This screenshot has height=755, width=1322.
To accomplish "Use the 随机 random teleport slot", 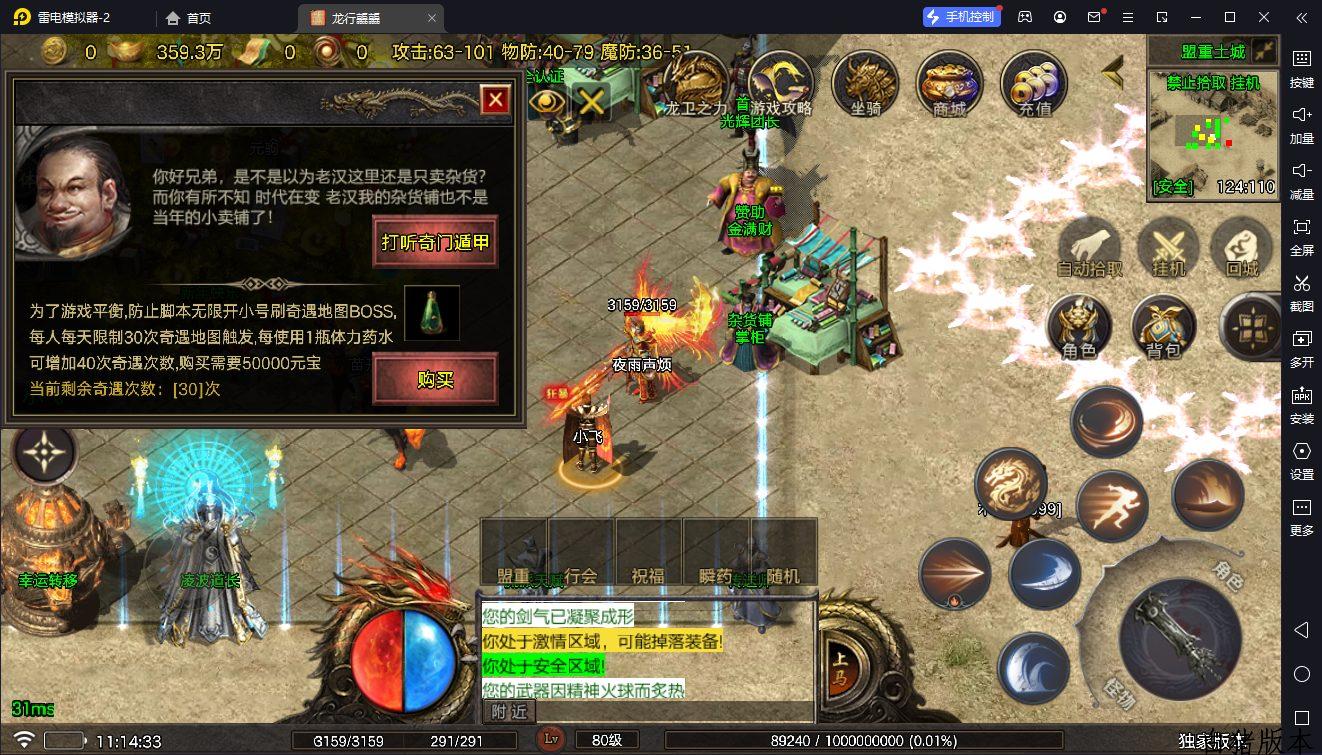I will click(x=784, y=552).
